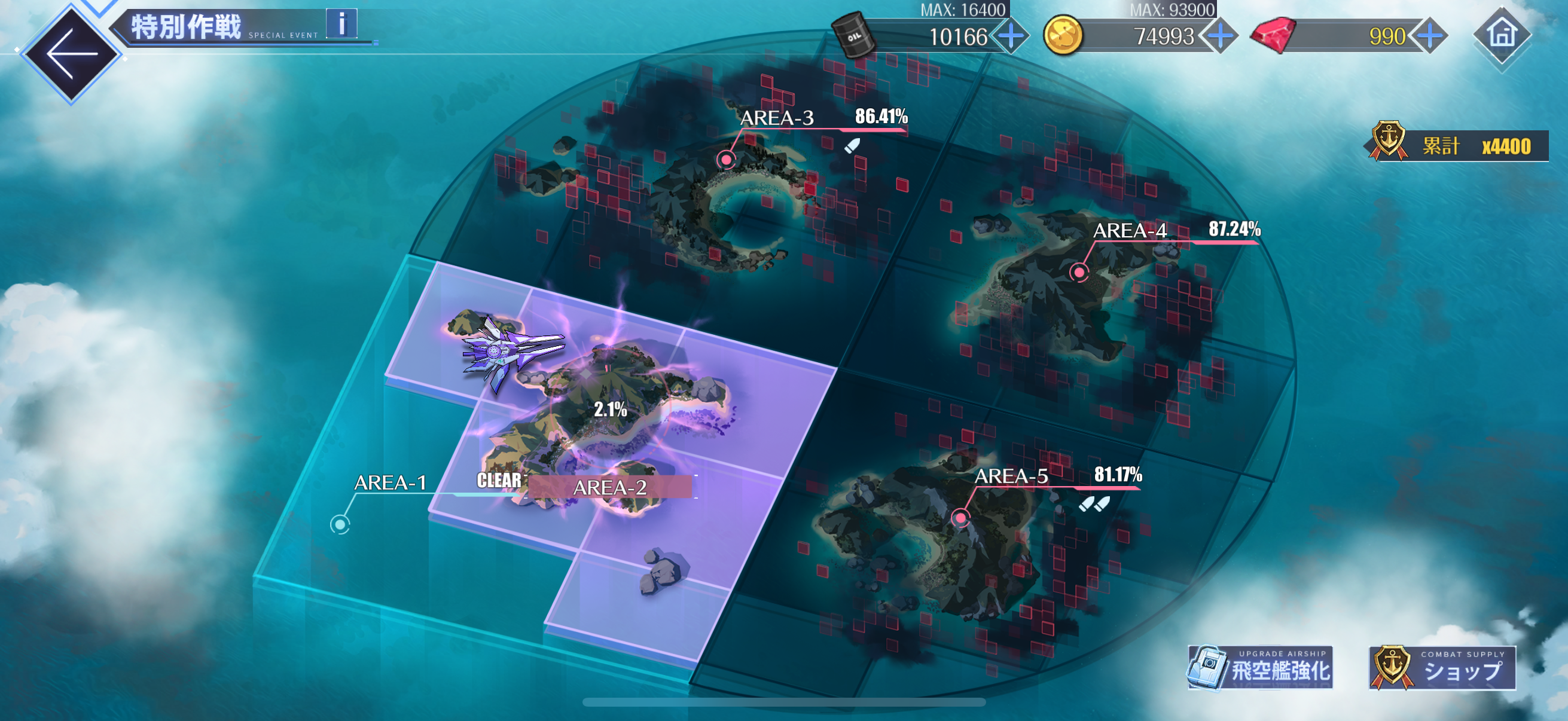Screen dimensions: 1568x721
Task: Add more oil with the plus button
Action: [x=1011, y=36]
